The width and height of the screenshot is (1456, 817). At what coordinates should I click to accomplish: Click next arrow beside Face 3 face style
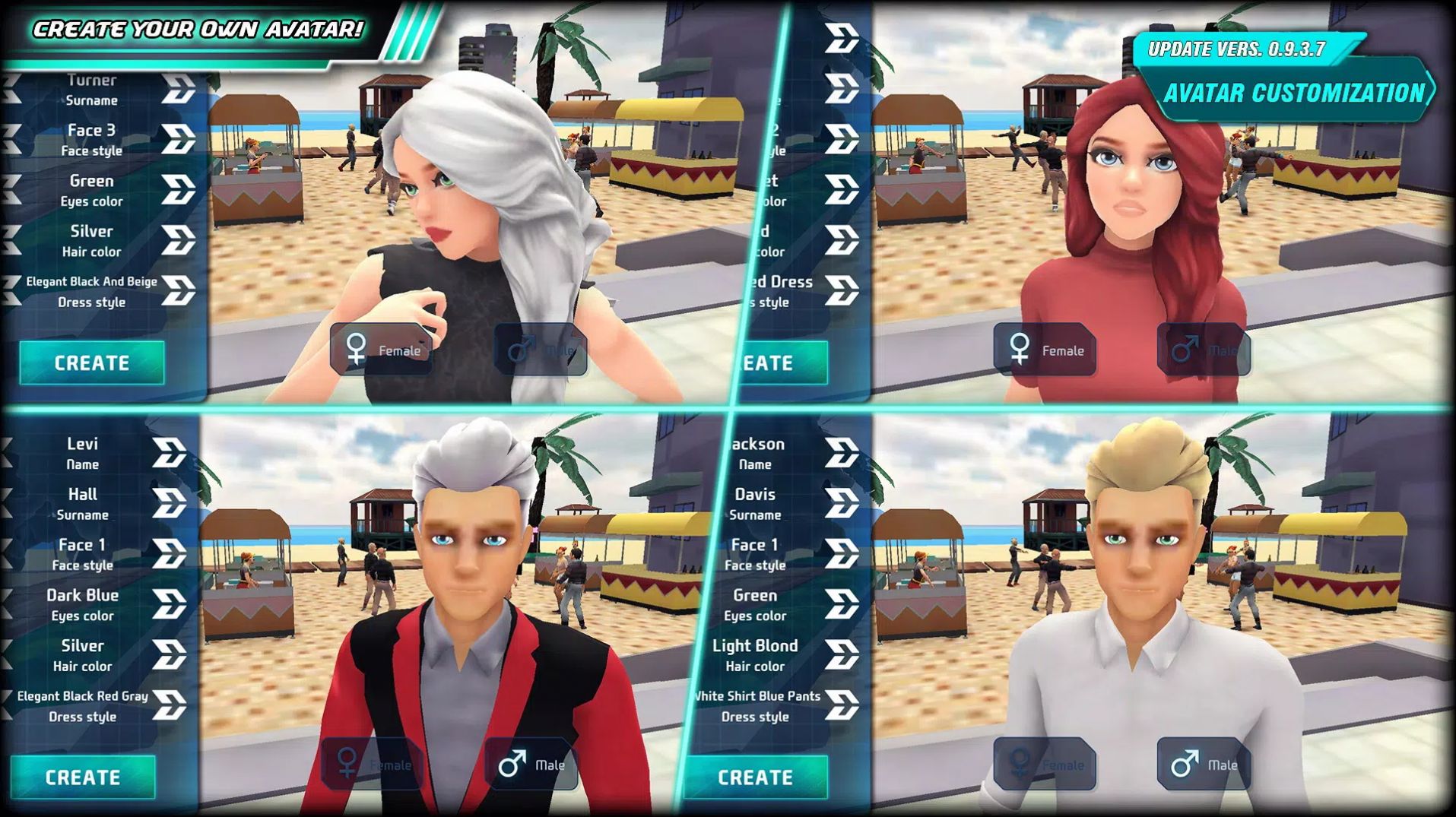point(179,140)
